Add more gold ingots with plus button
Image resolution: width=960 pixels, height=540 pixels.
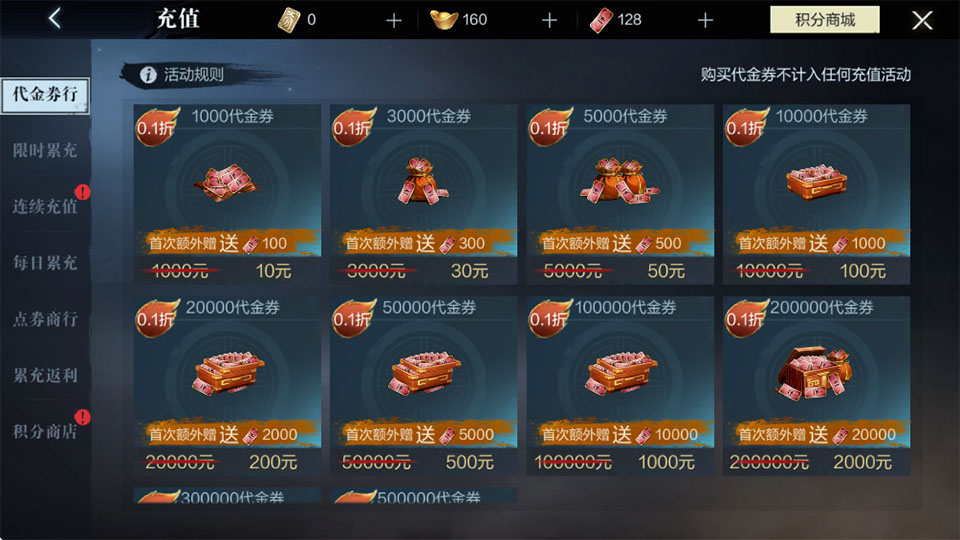(549, 20)
